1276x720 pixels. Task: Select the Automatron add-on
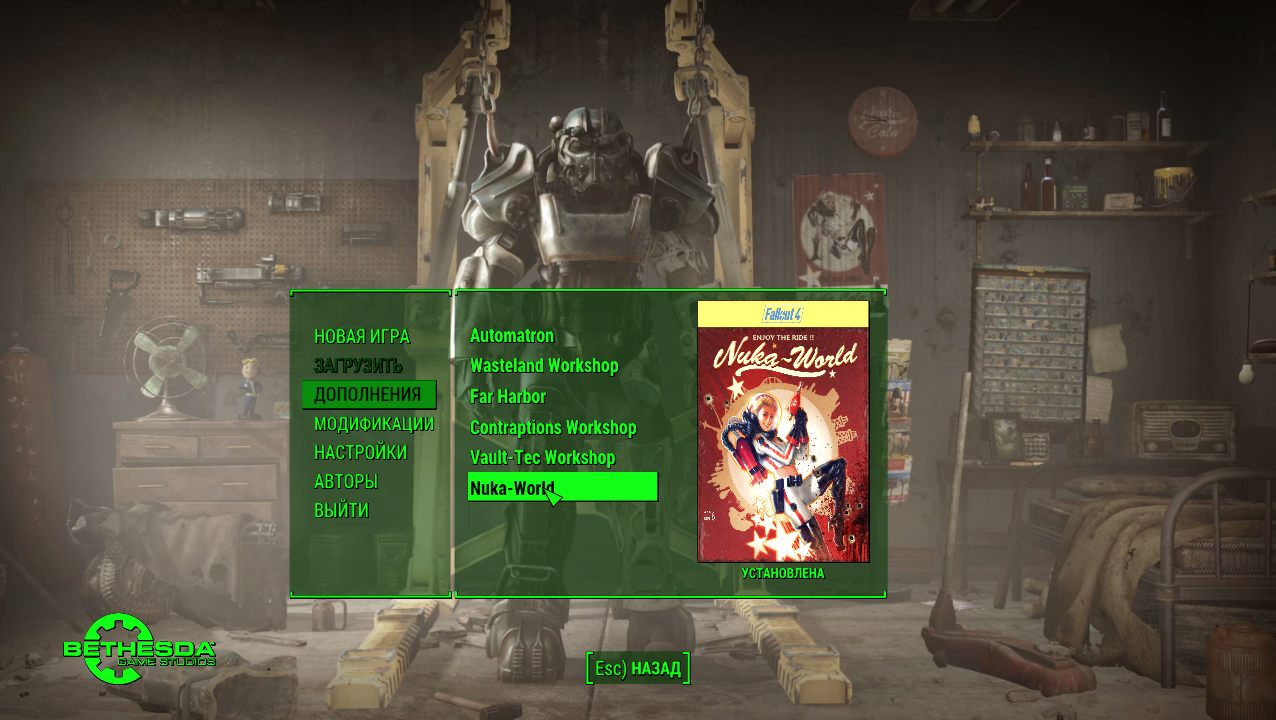(x=512, y=336)
